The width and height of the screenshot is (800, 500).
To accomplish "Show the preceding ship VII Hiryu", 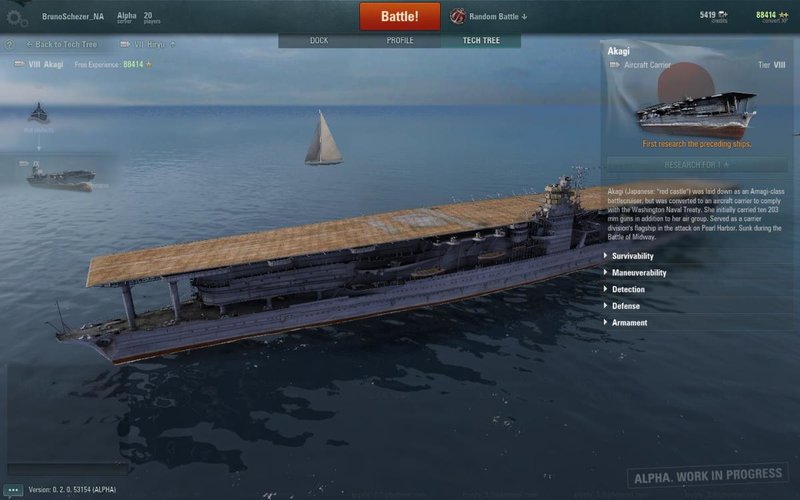I will (148, 45).
